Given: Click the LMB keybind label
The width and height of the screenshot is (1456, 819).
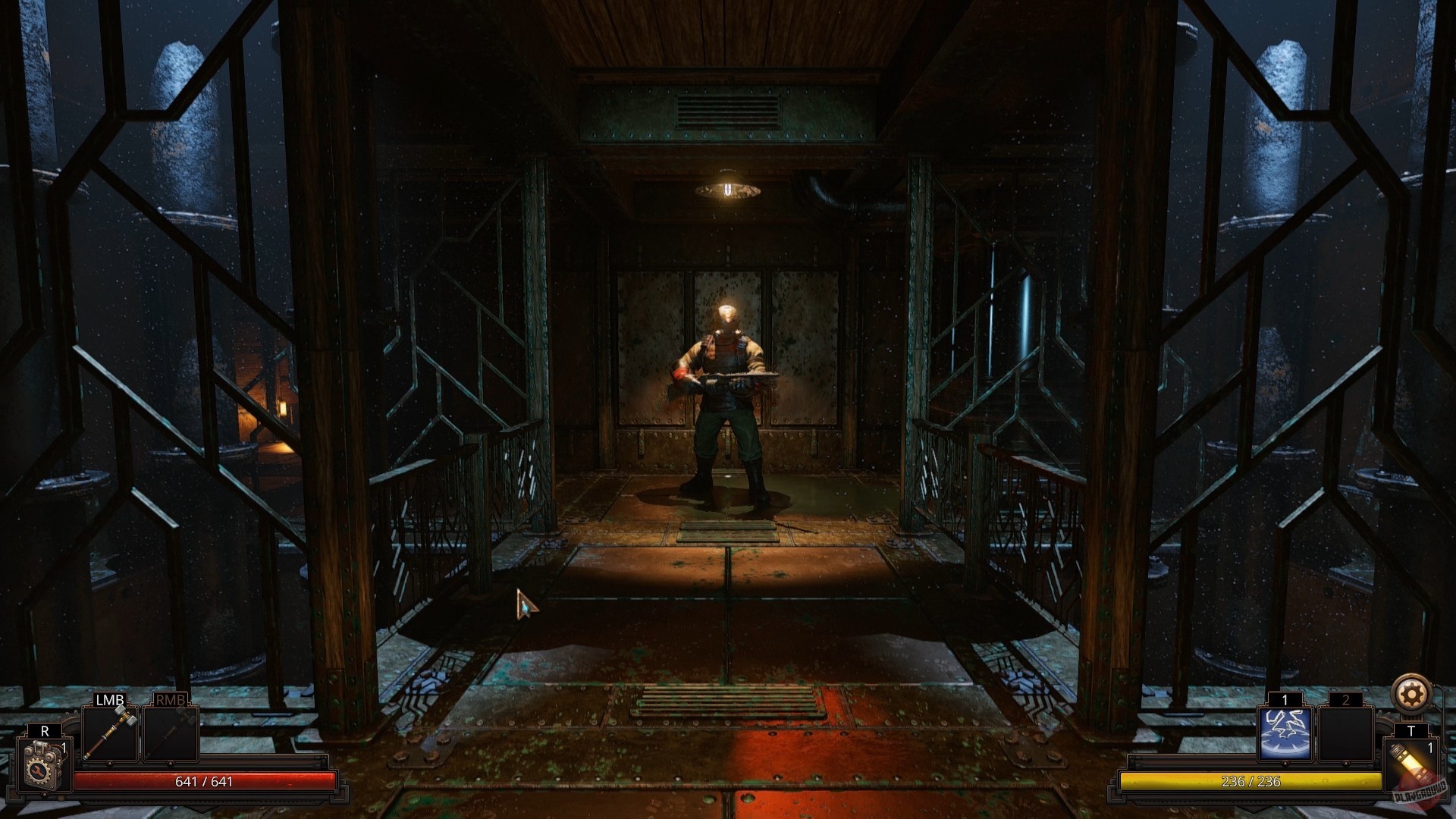Looking at the screenshot, I should pos(109,699).
